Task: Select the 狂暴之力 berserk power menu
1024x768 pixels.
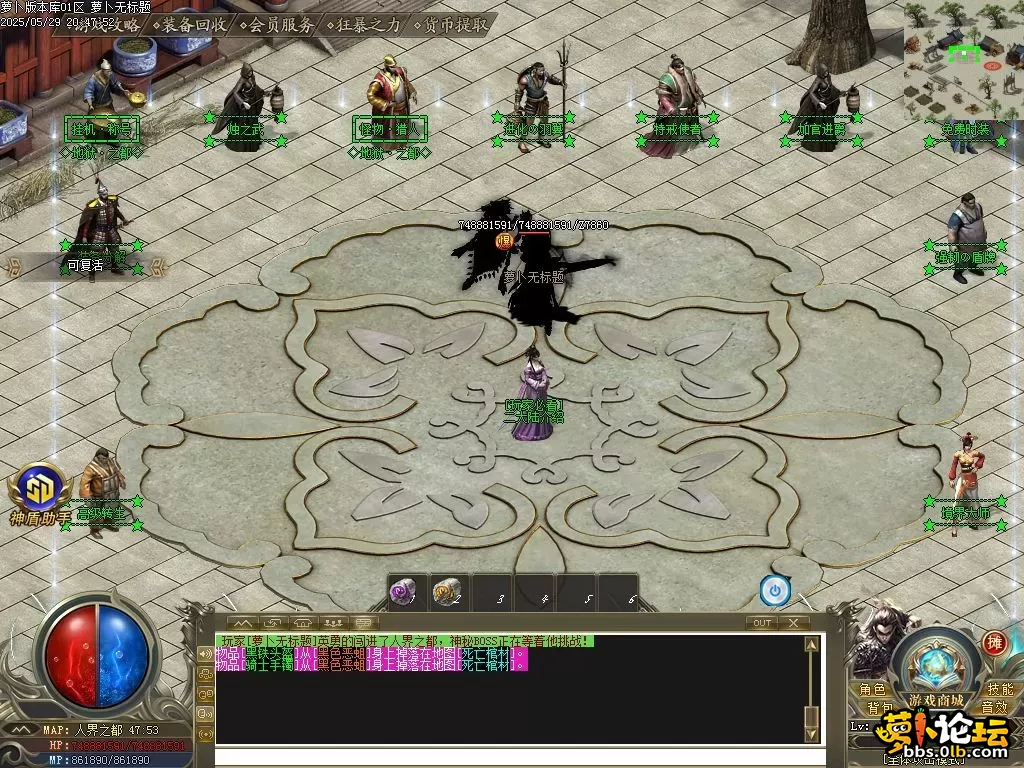Action: [366, 24]
